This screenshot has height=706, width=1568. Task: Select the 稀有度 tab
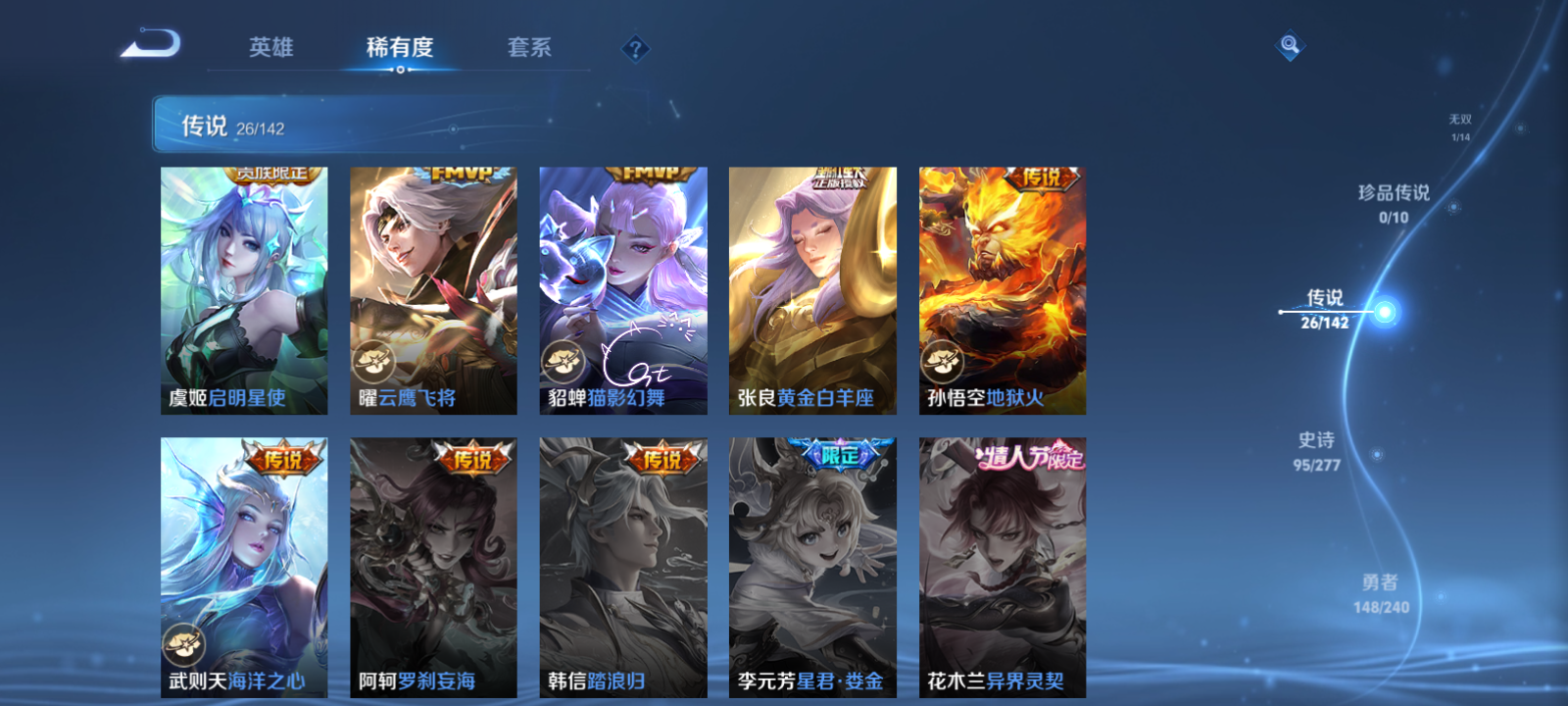398,46
